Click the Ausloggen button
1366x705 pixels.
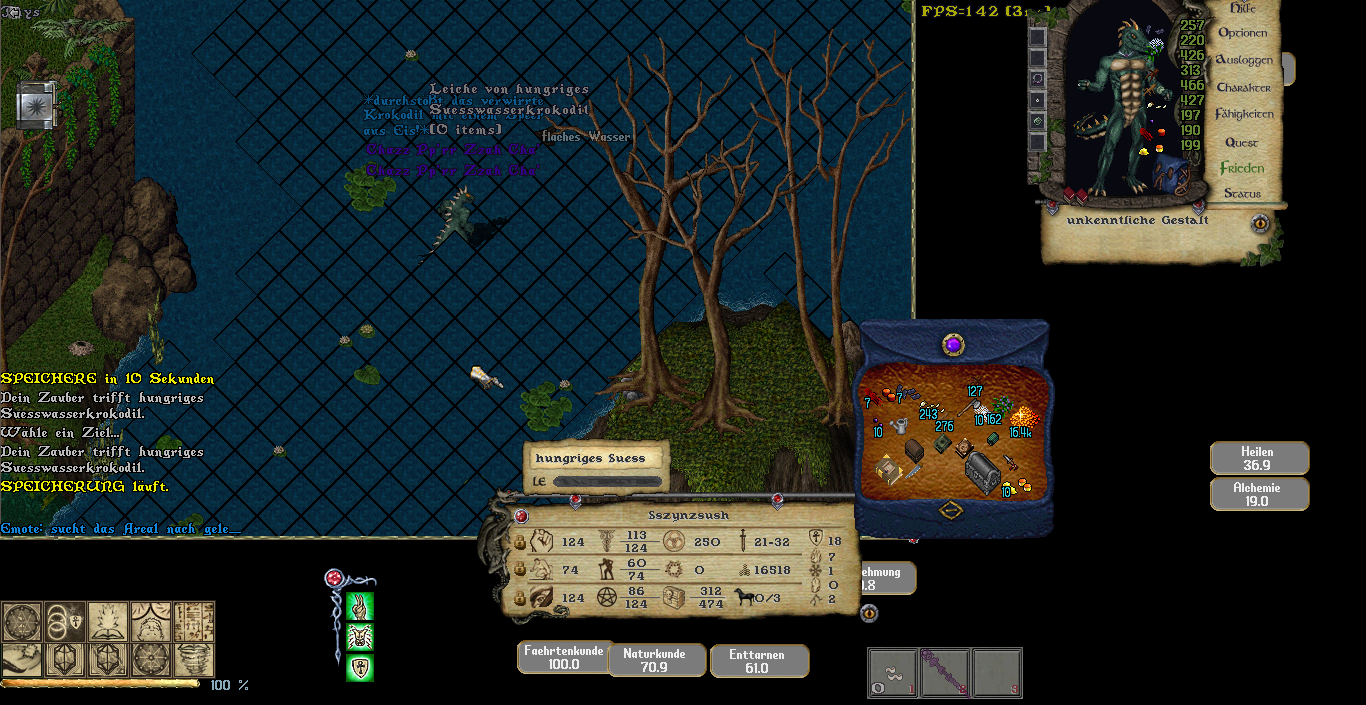(x=1243, y=60)
